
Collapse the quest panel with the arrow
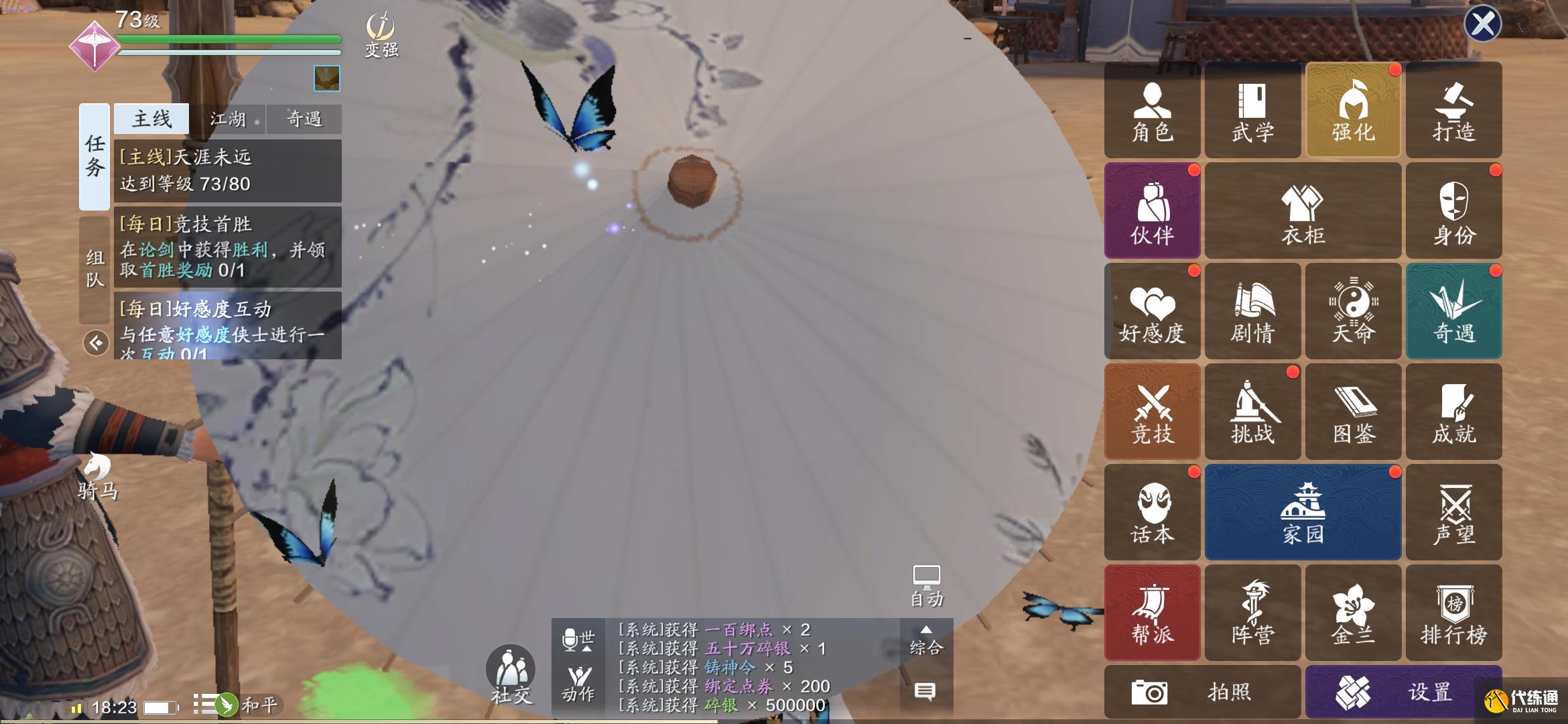(96, 343)
